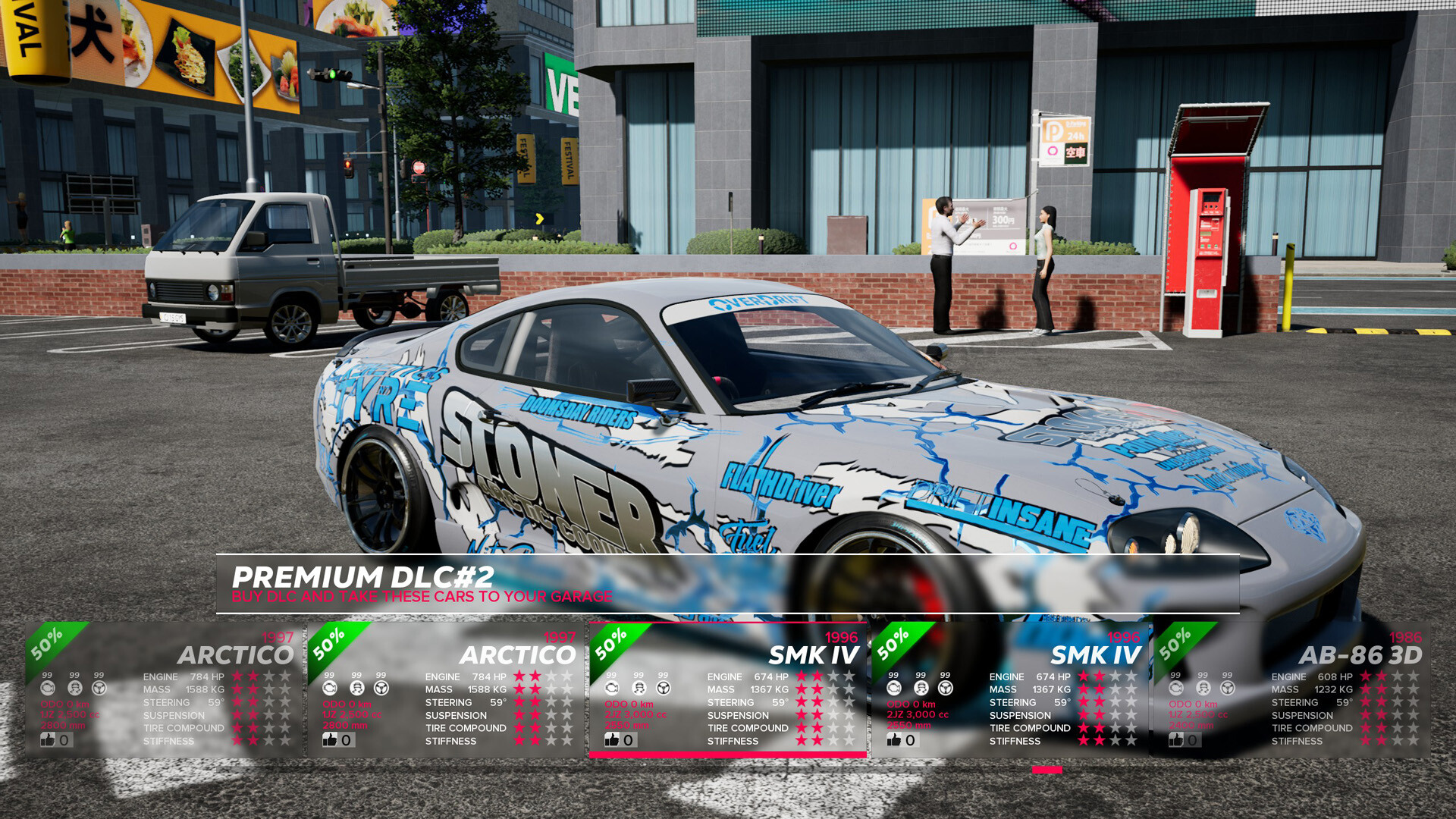Click the engine icon on the highlighted SMK IV card
Image resolution: width=1456 pixels, height=819 pixels.
point(610,688)
